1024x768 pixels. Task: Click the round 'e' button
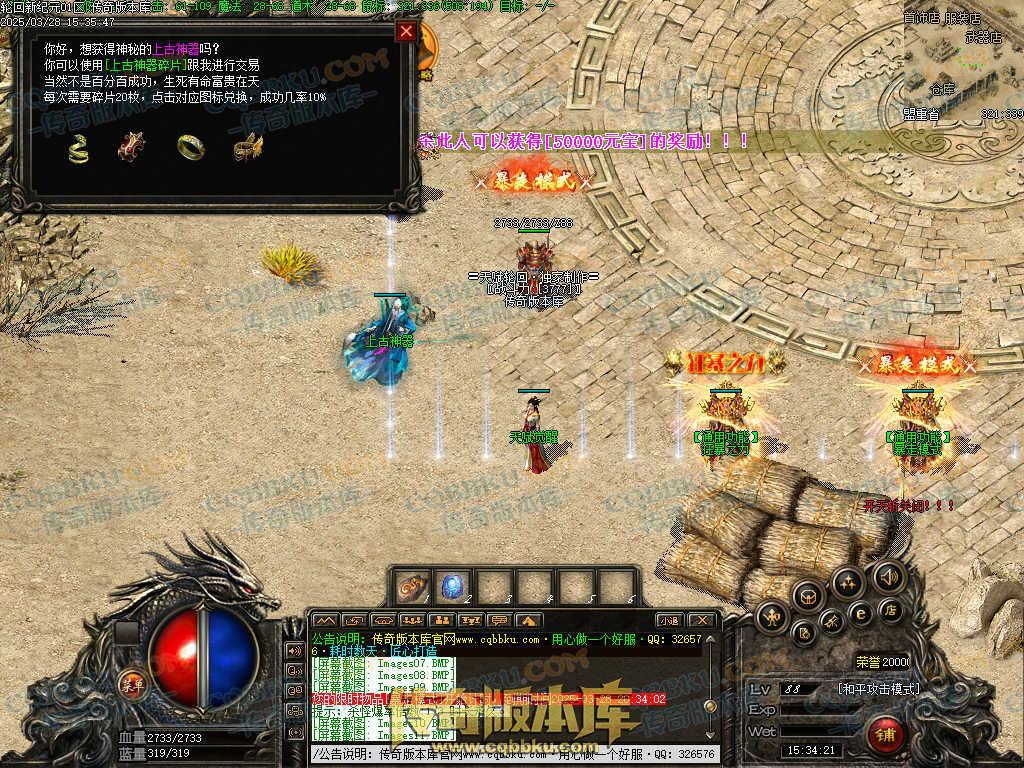858,613
